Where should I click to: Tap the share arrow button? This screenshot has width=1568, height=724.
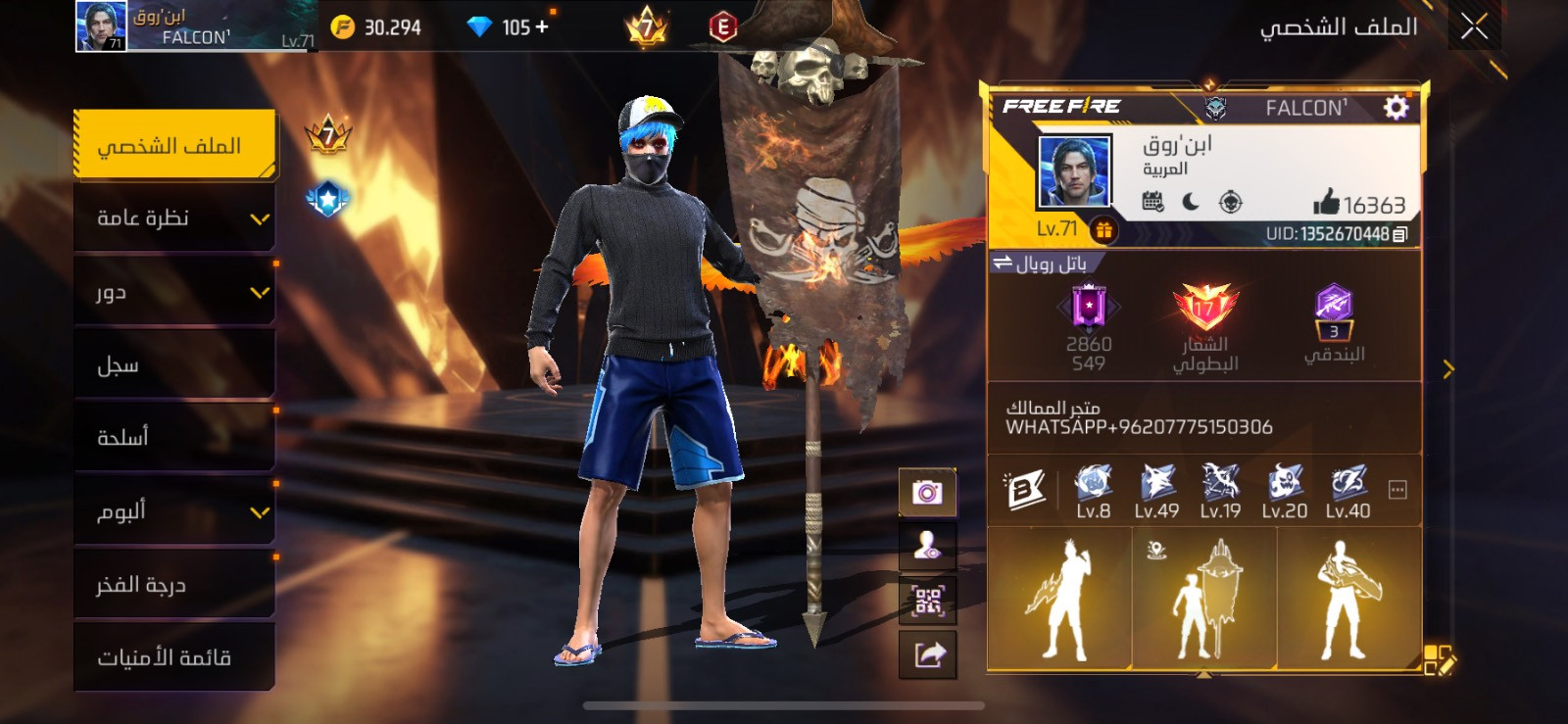point(927,653)
